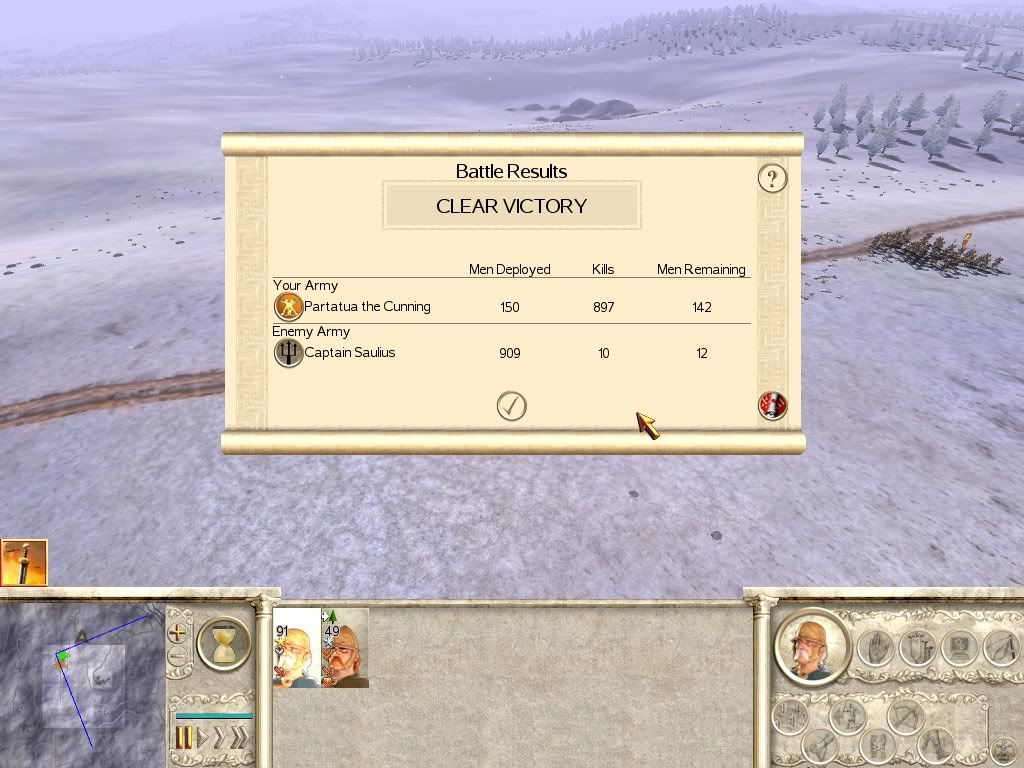Viewport: 1024px width, 768px height.
Task: Select the unit card showing 91 men
Action: pyautogui.click(x=296, y=648)
